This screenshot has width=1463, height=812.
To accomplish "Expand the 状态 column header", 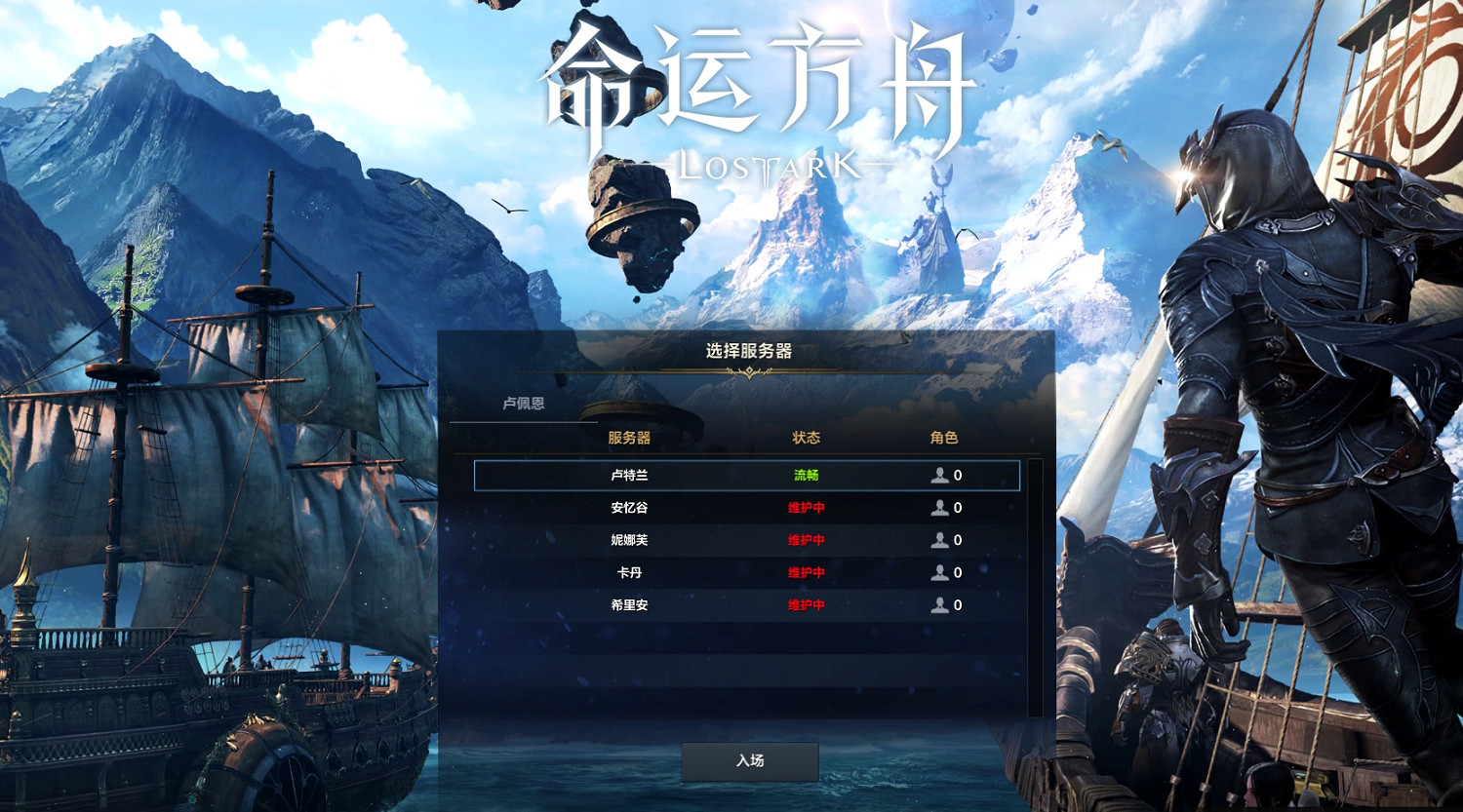I will pyautogui.click(x=807, y=439).
